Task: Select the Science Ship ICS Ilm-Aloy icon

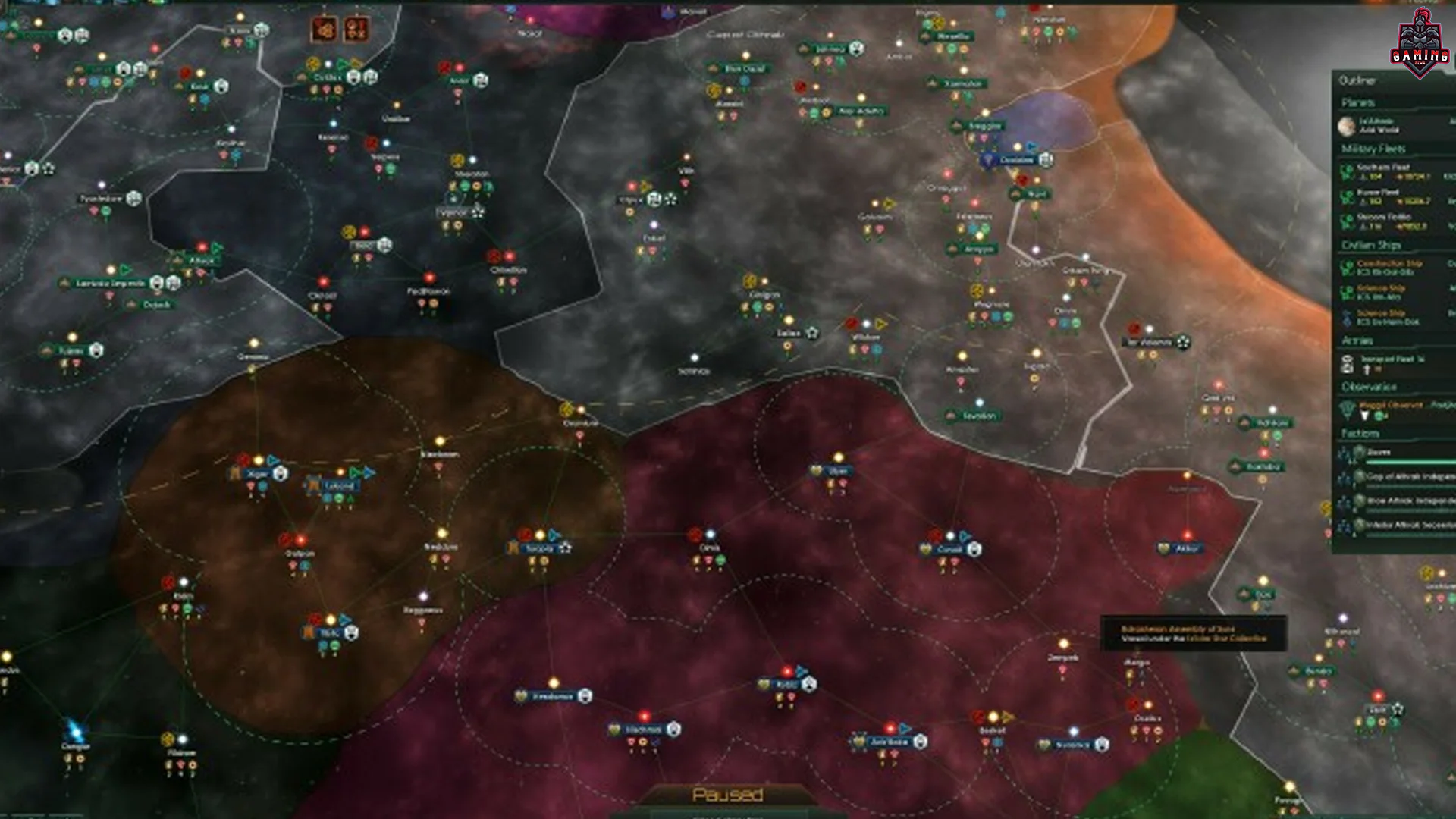Action: (1348, 293)
